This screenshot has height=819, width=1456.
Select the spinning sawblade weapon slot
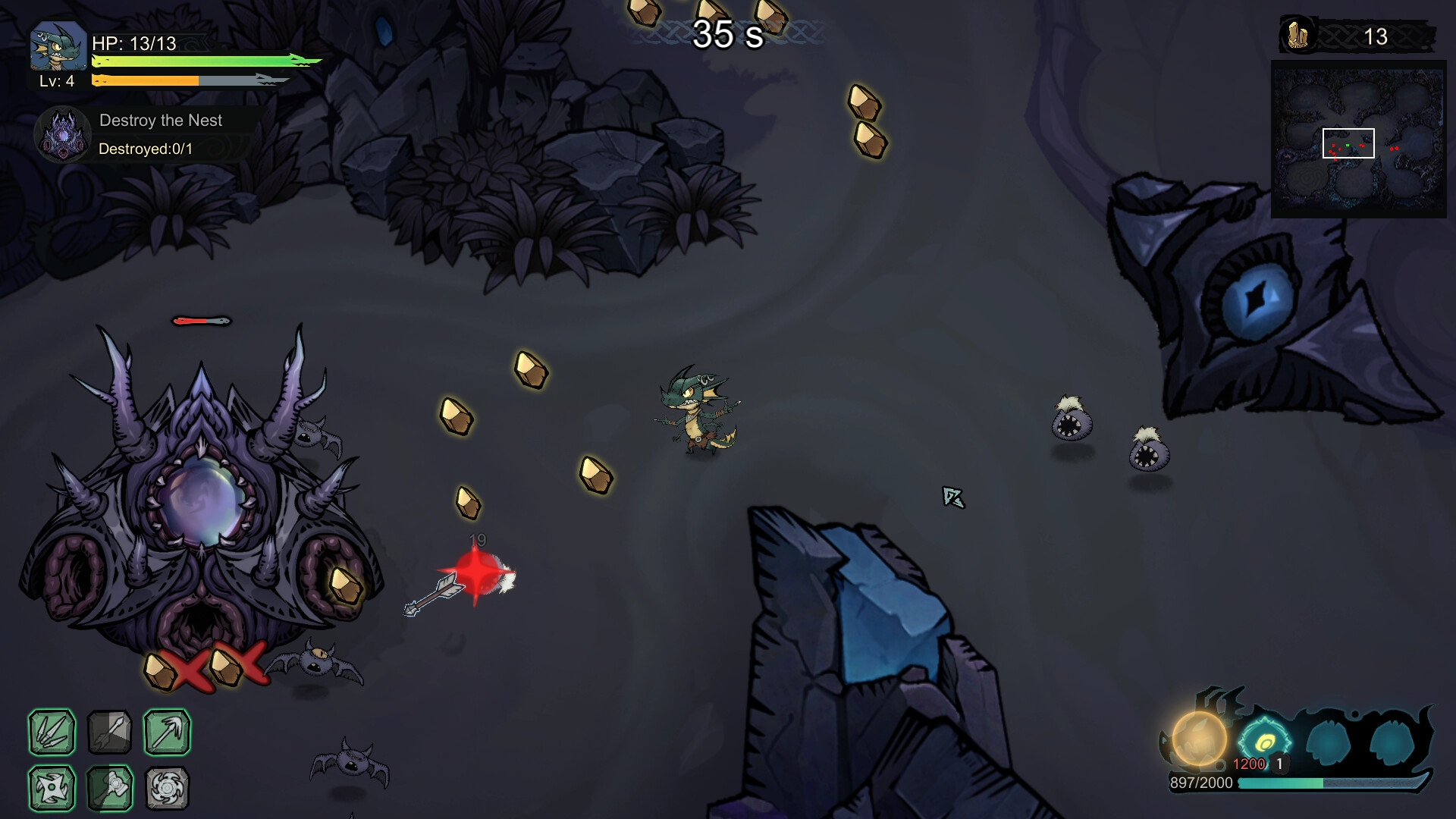[x=167, y=788]
